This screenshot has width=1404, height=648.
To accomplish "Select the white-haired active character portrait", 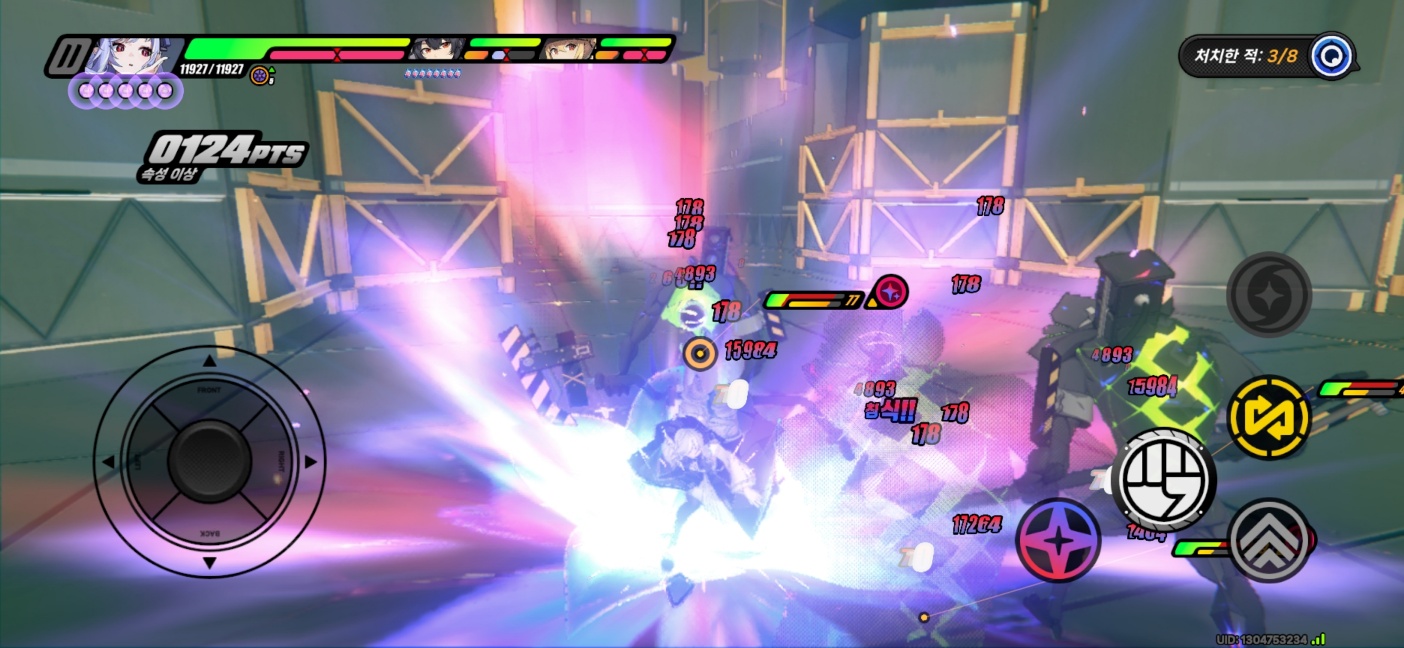I will tap(134, 56).
